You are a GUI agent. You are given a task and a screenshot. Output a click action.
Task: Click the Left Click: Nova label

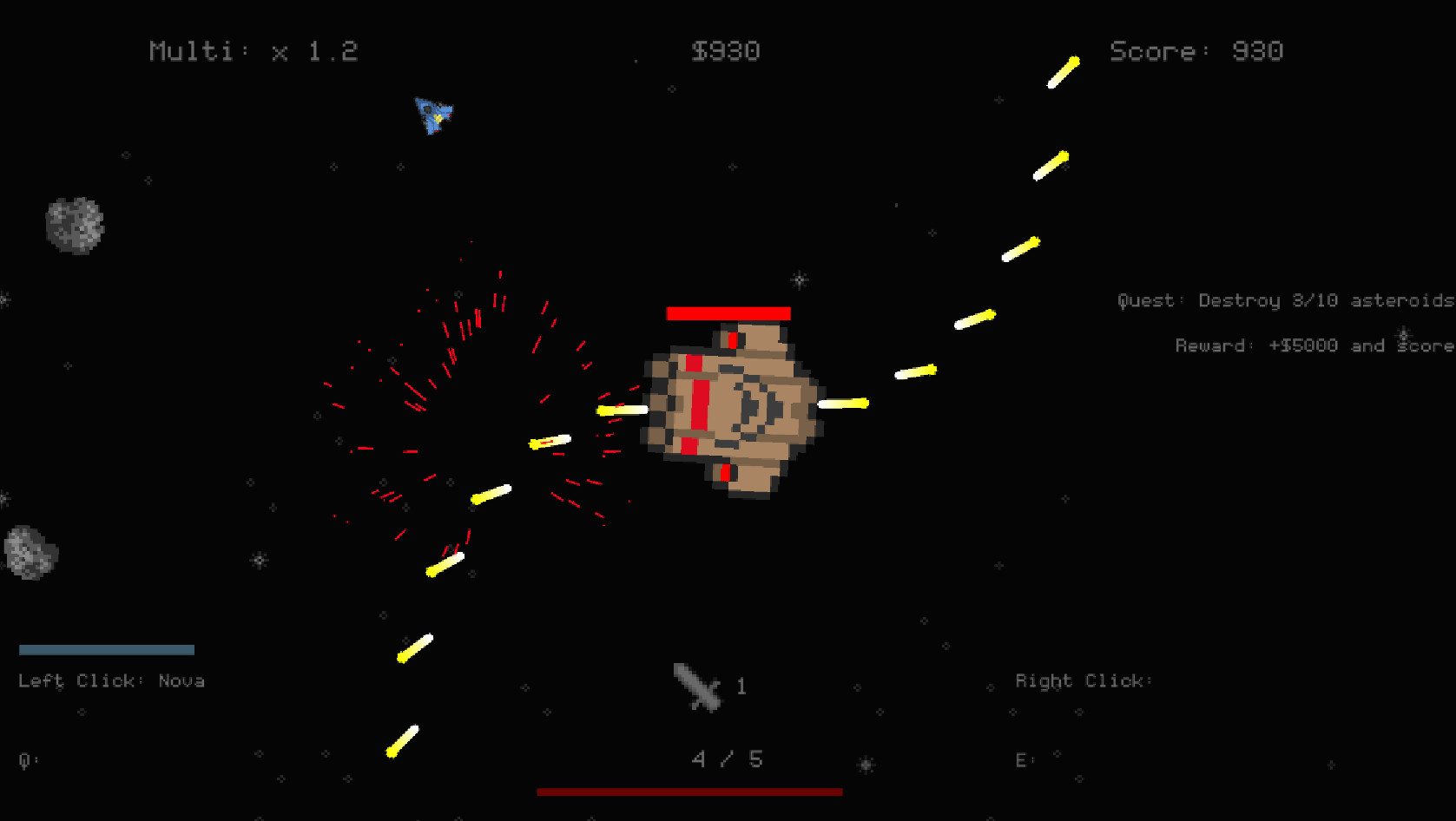pos(112,680)
